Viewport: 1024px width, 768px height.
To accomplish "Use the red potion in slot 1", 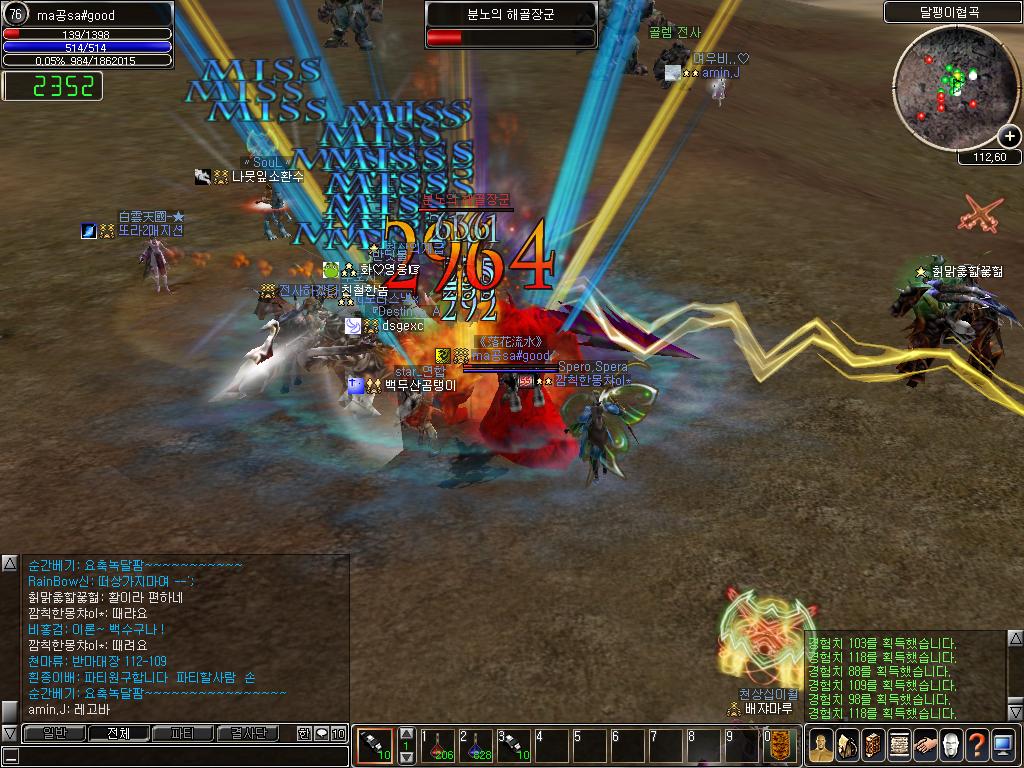I will [438, 746].
